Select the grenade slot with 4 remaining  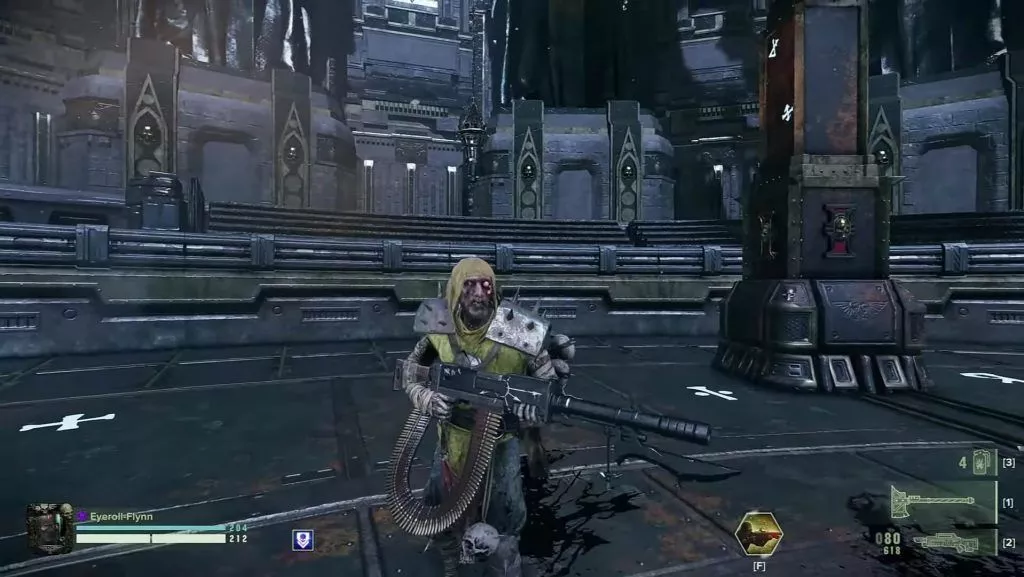[983, 462]
